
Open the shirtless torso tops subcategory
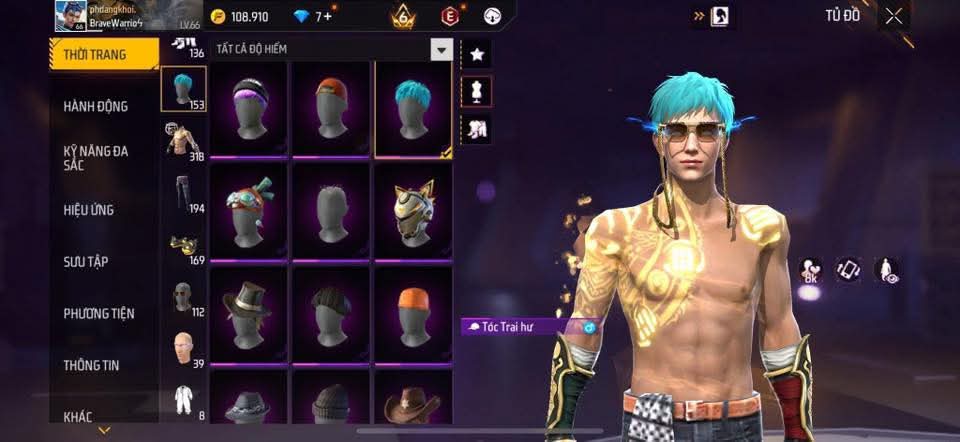[x=183, y=143]
